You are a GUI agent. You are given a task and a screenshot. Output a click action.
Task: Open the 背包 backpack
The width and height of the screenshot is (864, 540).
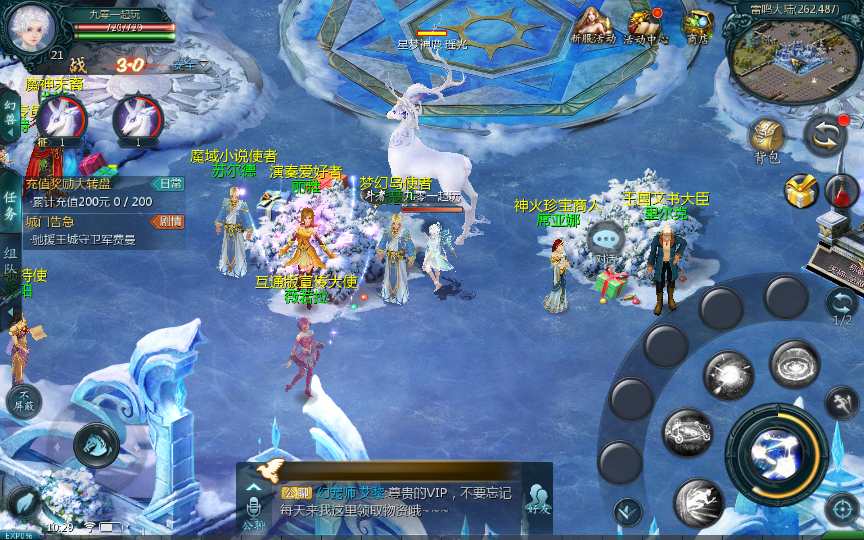pyautogui.click(x=767, y=138)
